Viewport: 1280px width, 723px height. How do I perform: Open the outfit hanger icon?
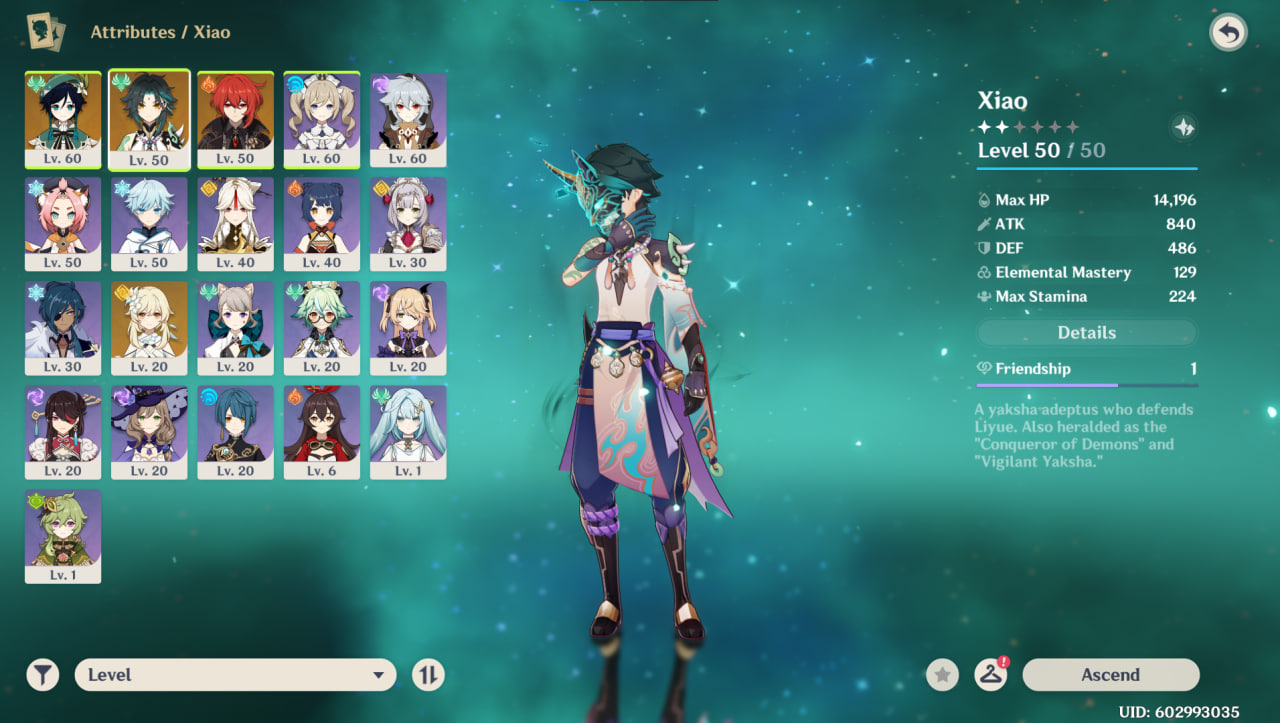tap(990, 675)
